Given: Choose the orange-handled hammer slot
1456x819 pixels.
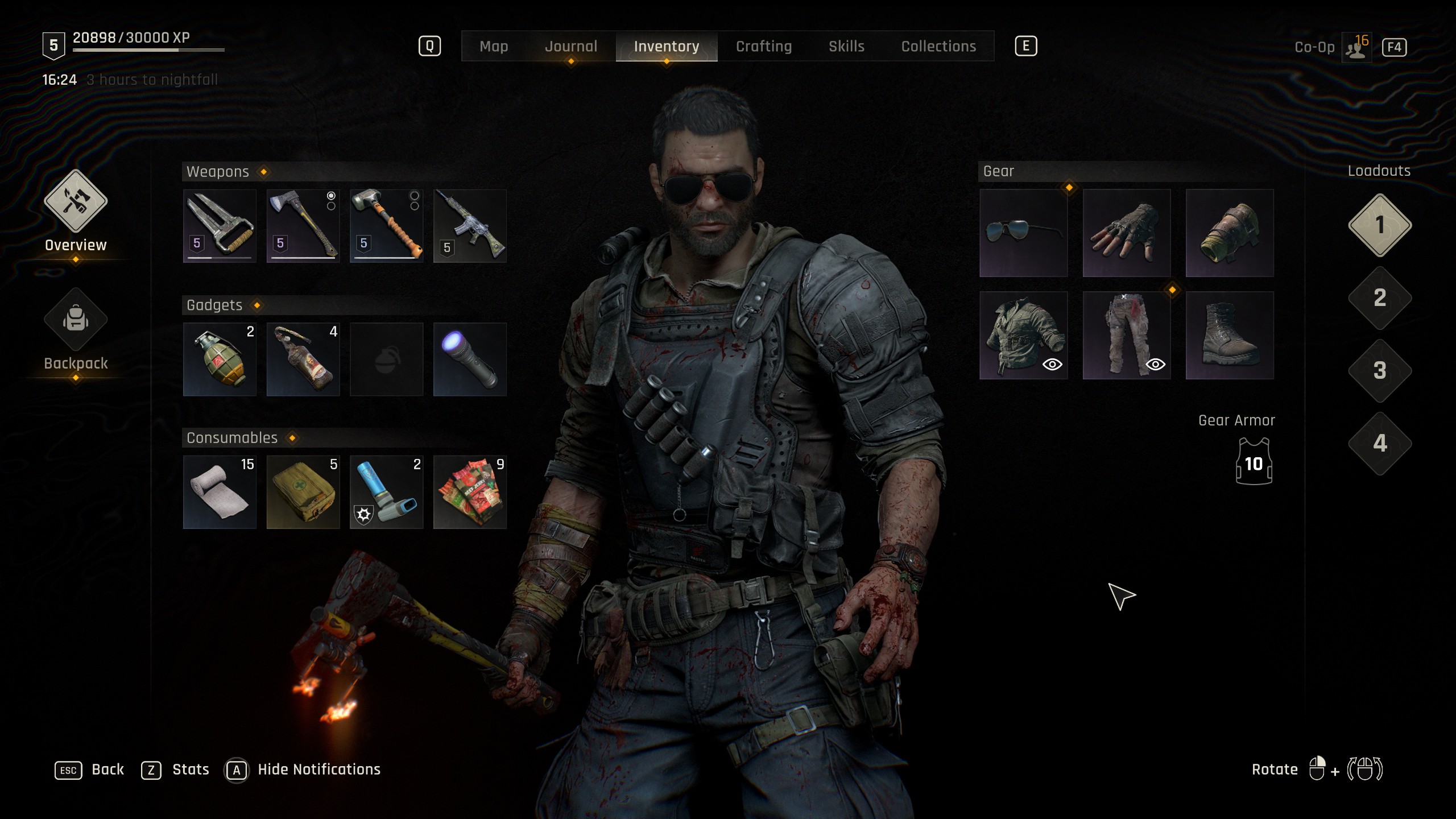Looking at the screenshot, I should tap(386, 226).
